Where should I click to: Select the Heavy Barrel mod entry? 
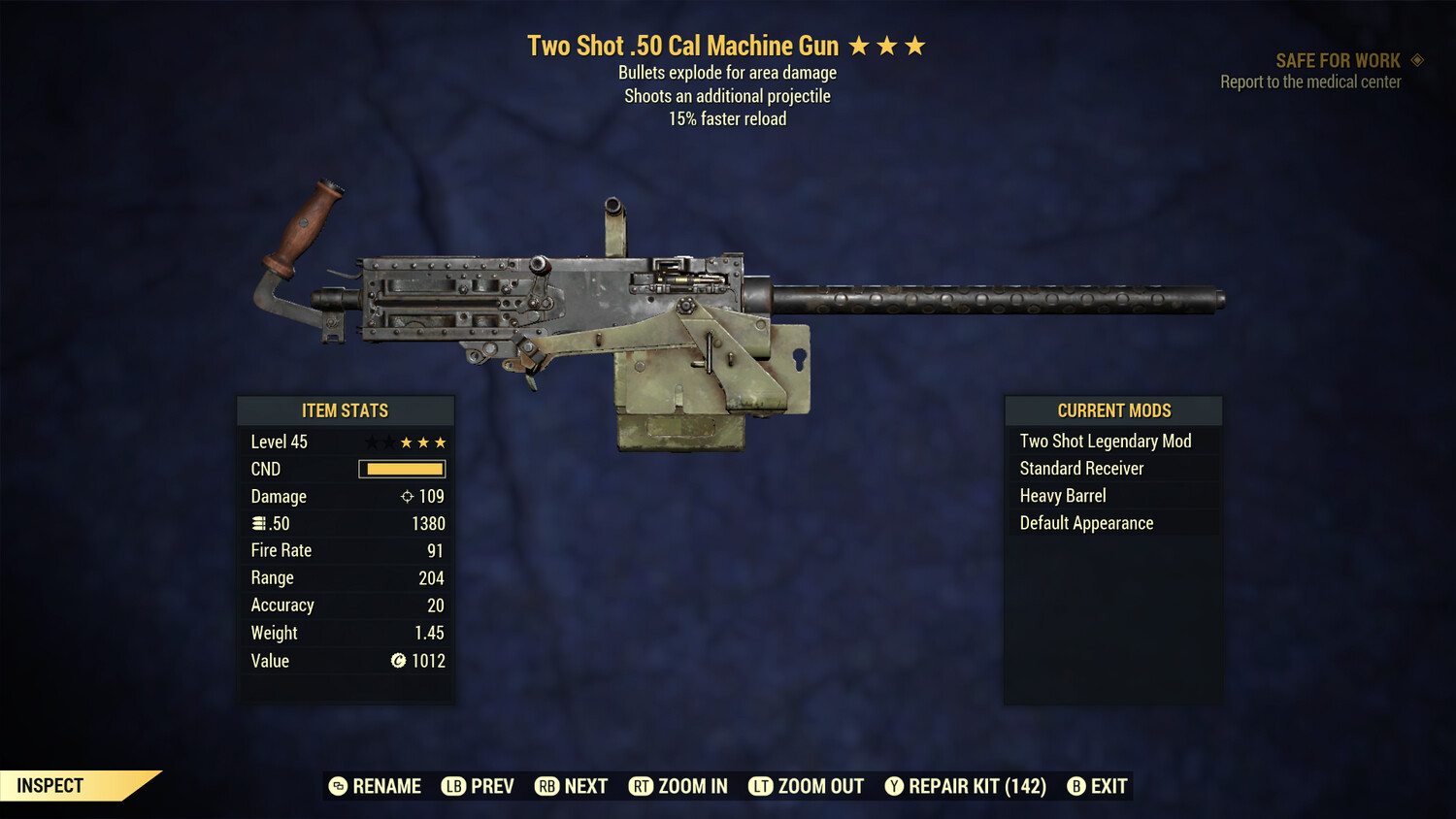coord(1061,496)
